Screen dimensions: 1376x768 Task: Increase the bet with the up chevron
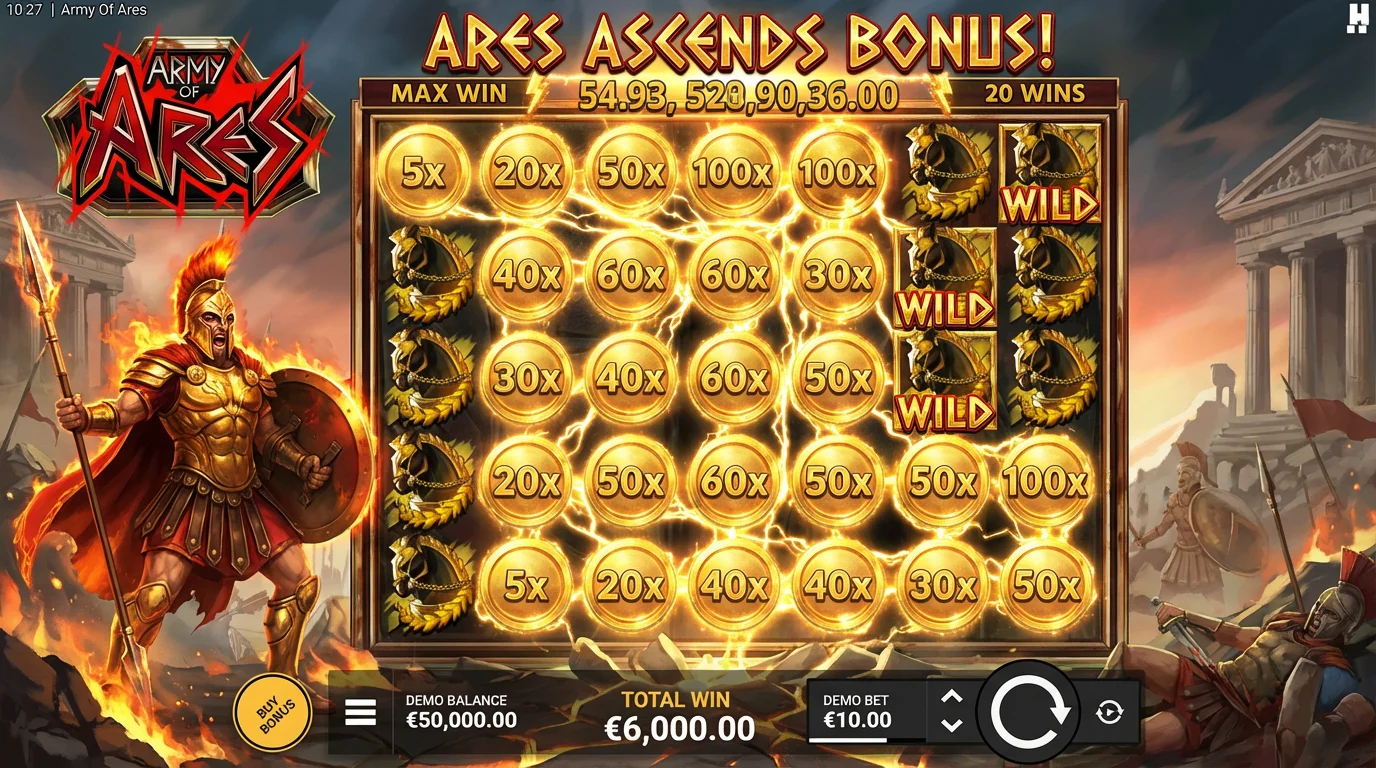[x=954, y=697]
